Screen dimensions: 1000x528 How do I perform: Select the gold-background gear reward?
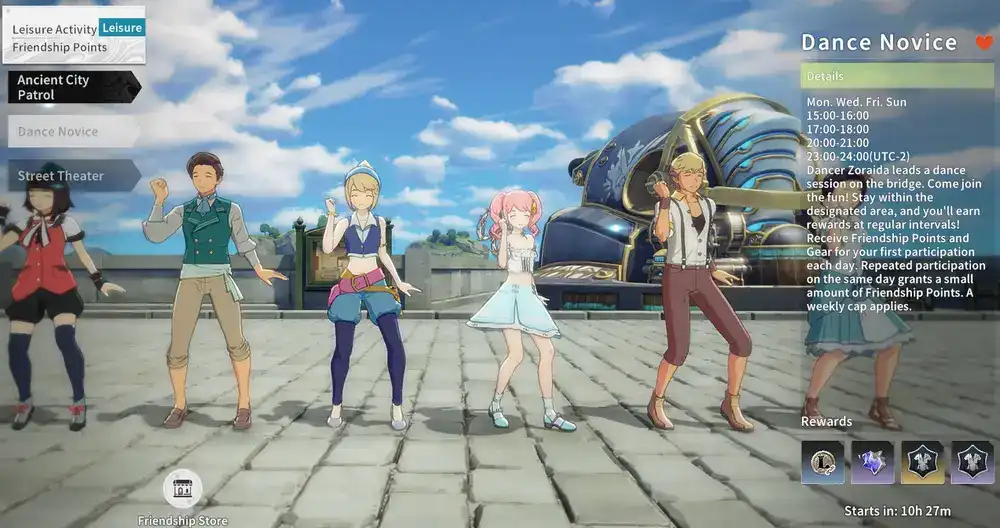[922, 463]
